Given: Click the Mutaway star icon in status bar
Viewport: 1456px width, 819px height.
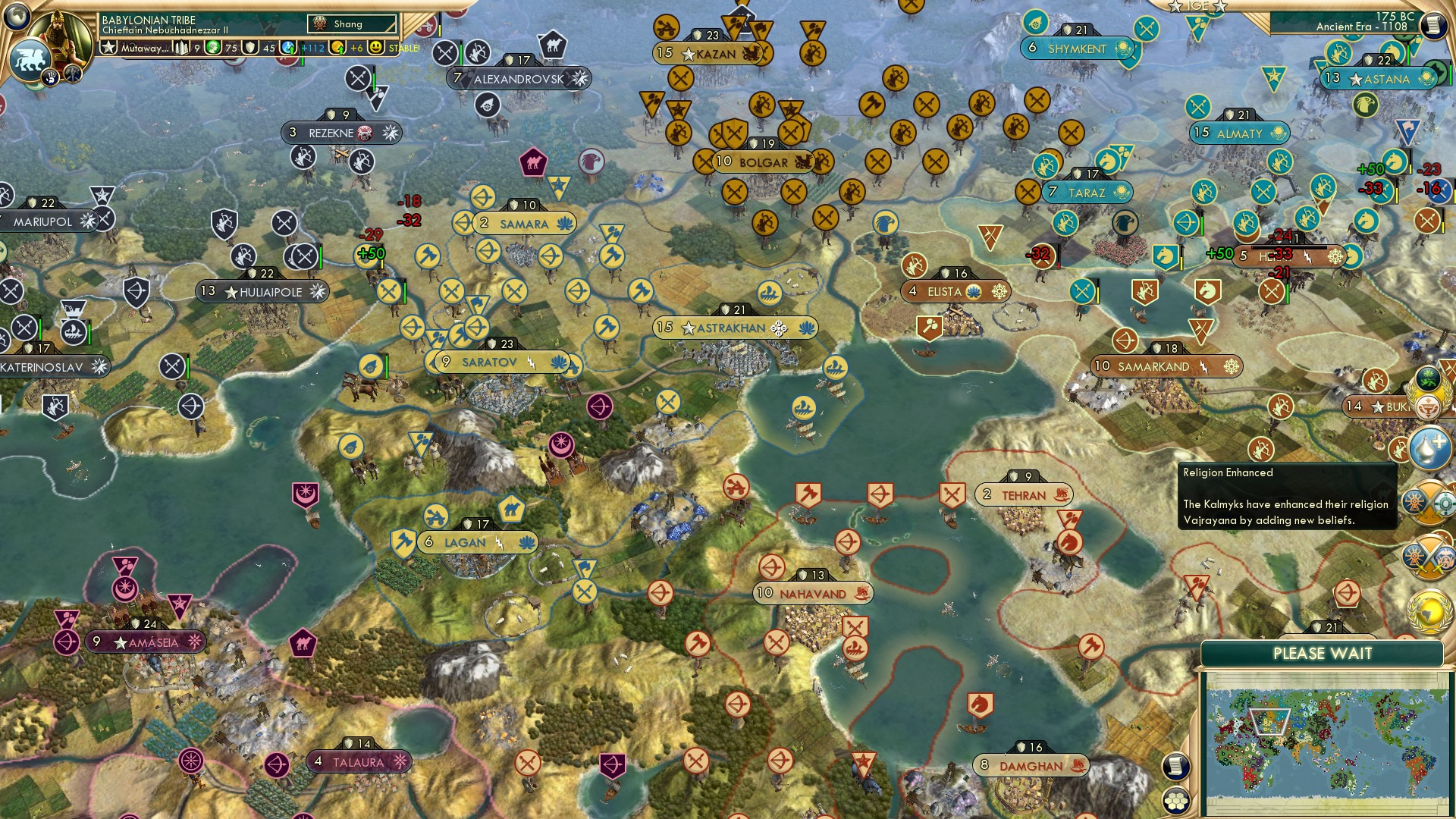Looking at the screenshot, I should point(108,47).
